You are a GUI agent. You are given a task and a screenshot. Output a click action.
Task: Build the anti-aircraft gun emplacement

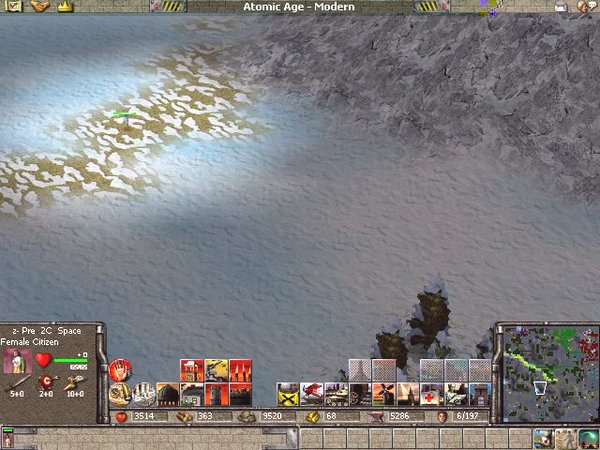coord(216,370)
